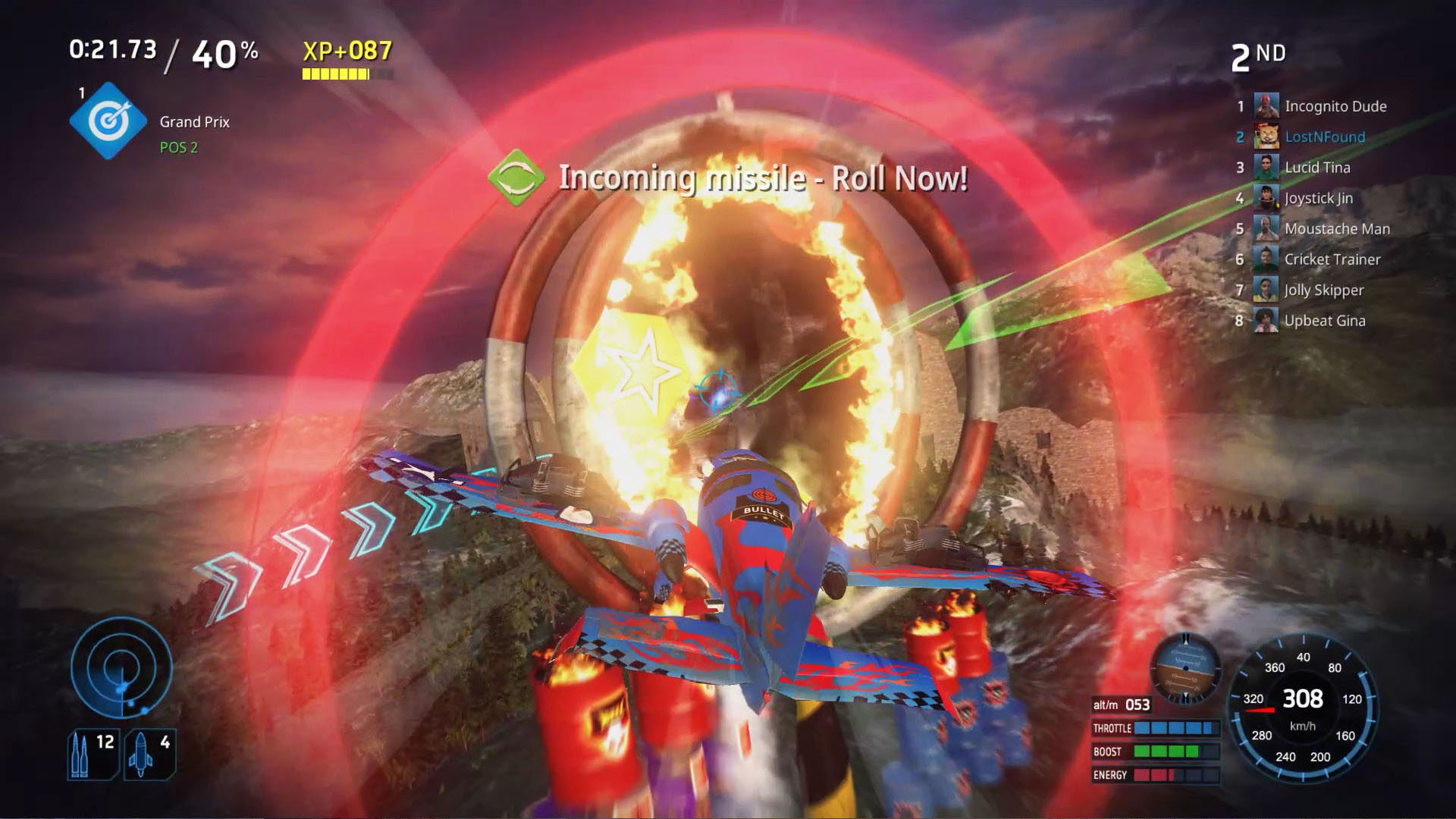Expand the leaderboard entry for LostNFound
The height and width of the screenshot is (819, 1456).
(x=1325, y=136)
